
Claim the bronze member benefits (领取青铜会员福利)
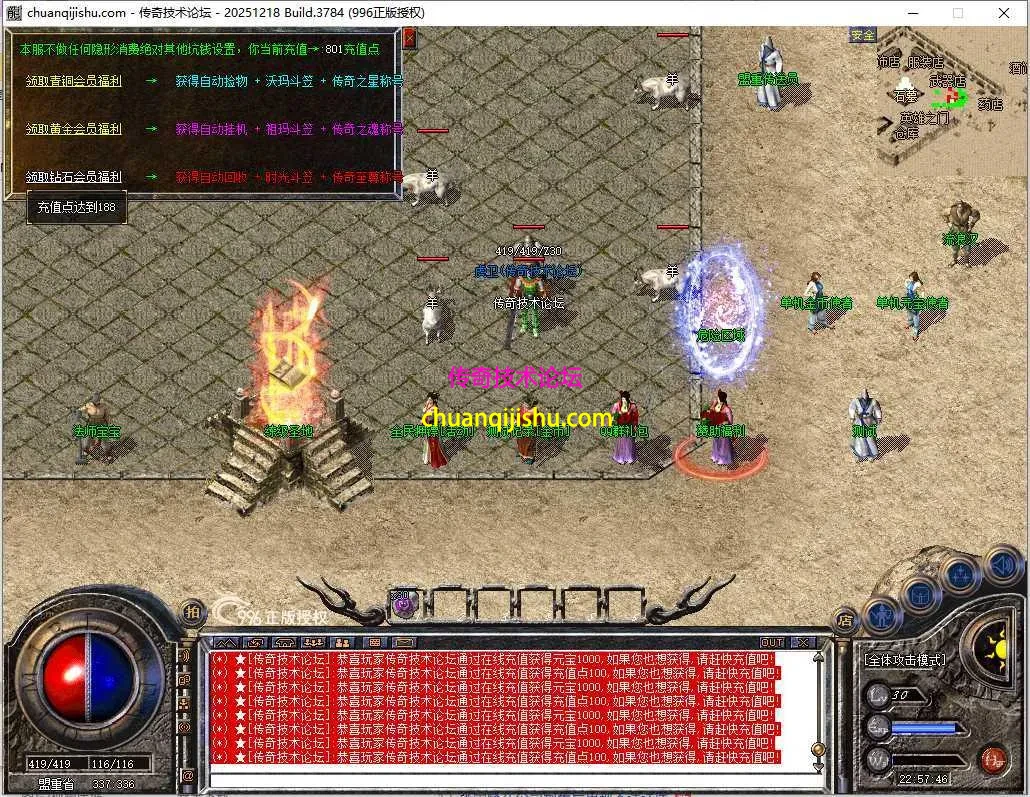tap(74, 81)
